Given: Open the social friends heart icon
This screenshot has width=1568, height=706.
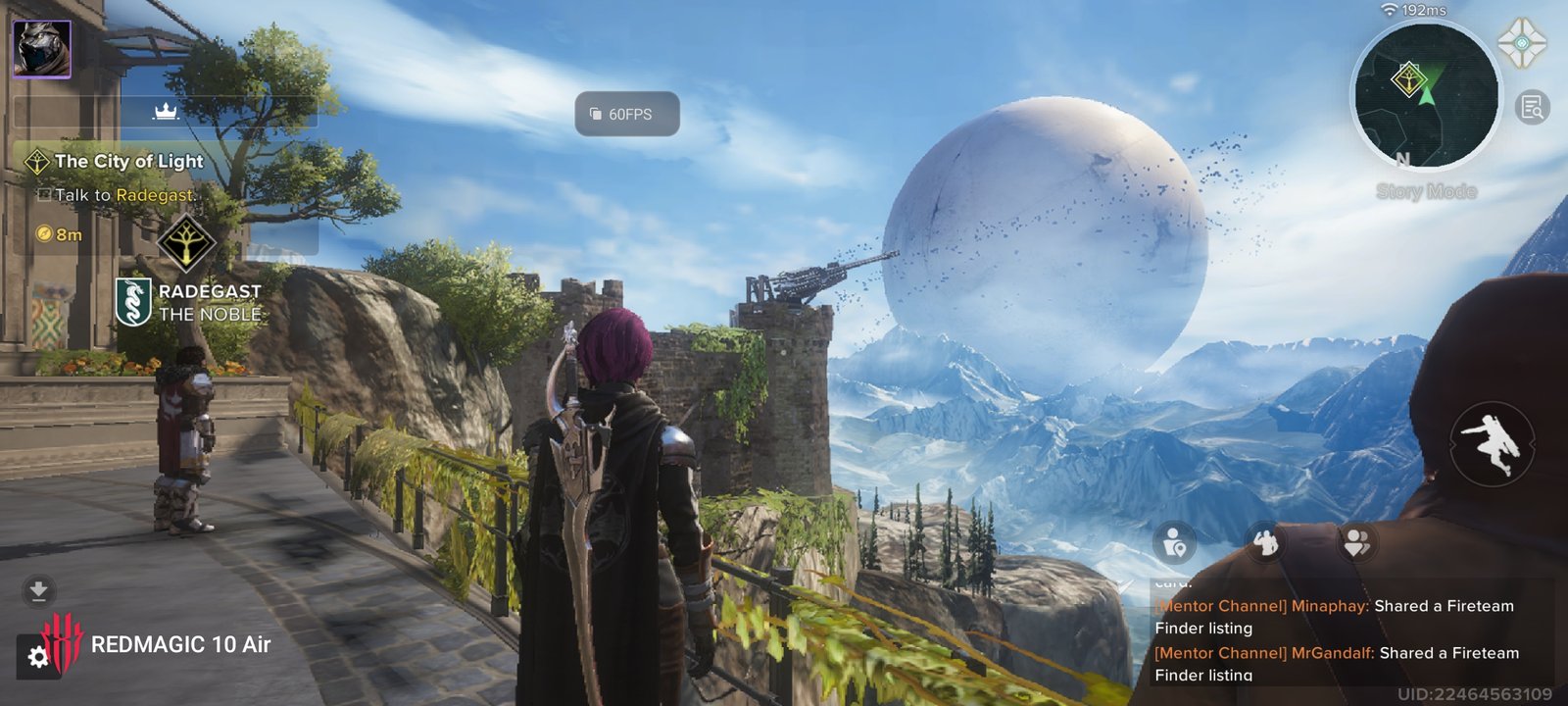Looking at the screenshot, I should point(1357,541).
